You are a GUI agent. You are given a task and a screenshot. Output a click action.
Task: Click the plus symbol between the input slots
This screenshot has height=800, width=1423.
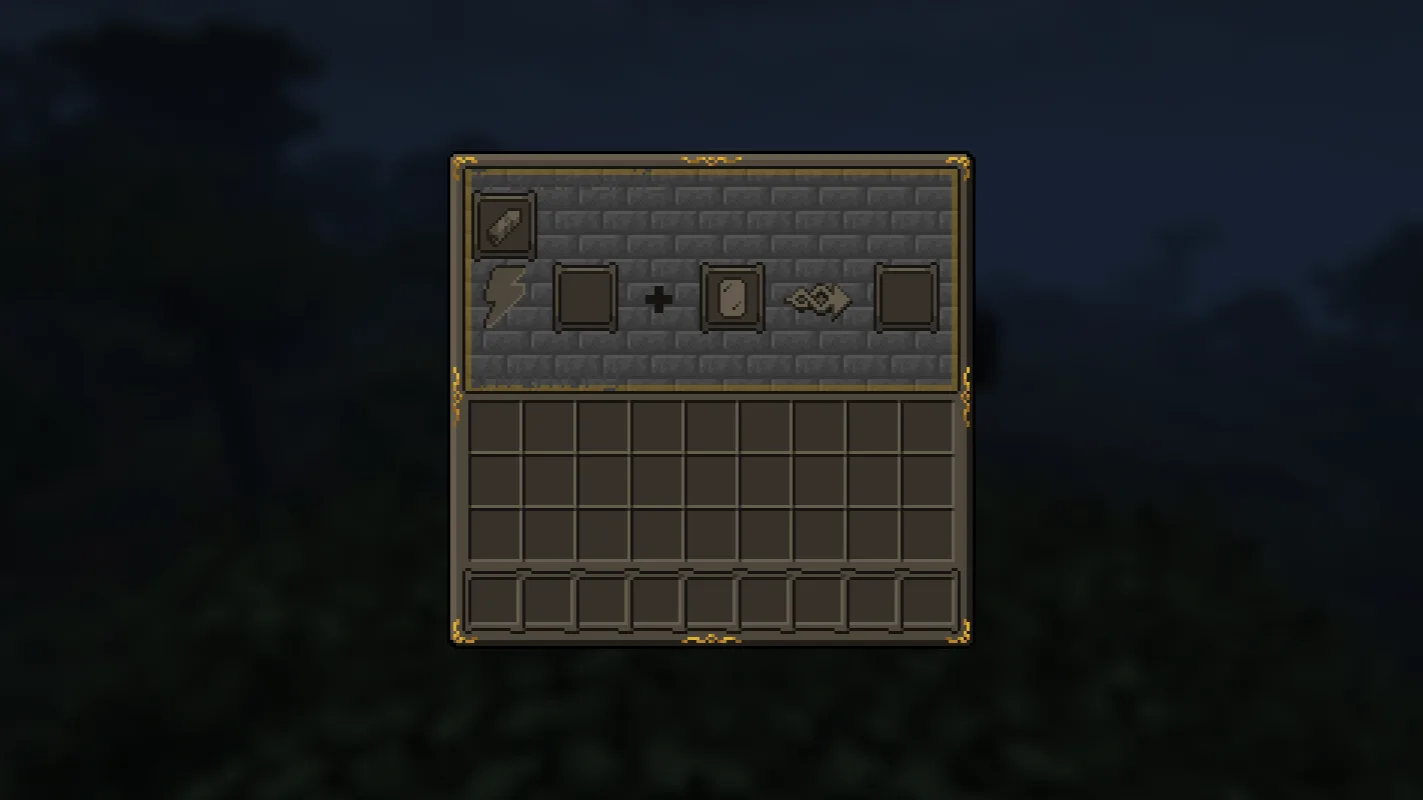(x=660, y=298)
